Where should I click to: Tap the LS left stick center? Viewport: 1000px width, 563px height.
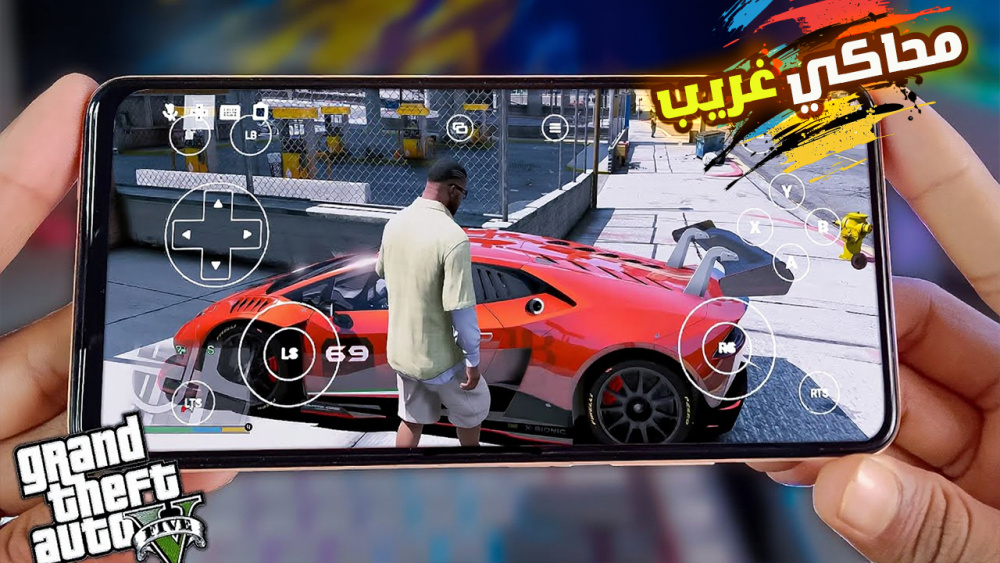click(289, 353)
